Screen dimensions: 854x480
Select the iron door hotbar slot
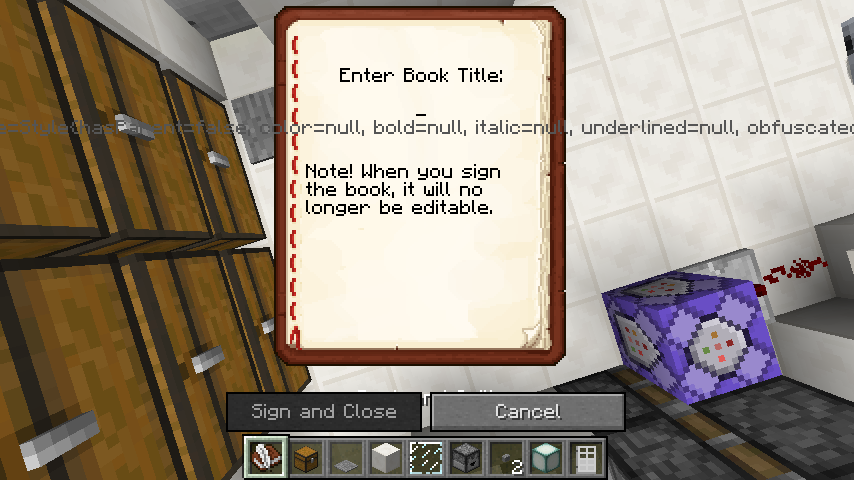pos(585,459)
